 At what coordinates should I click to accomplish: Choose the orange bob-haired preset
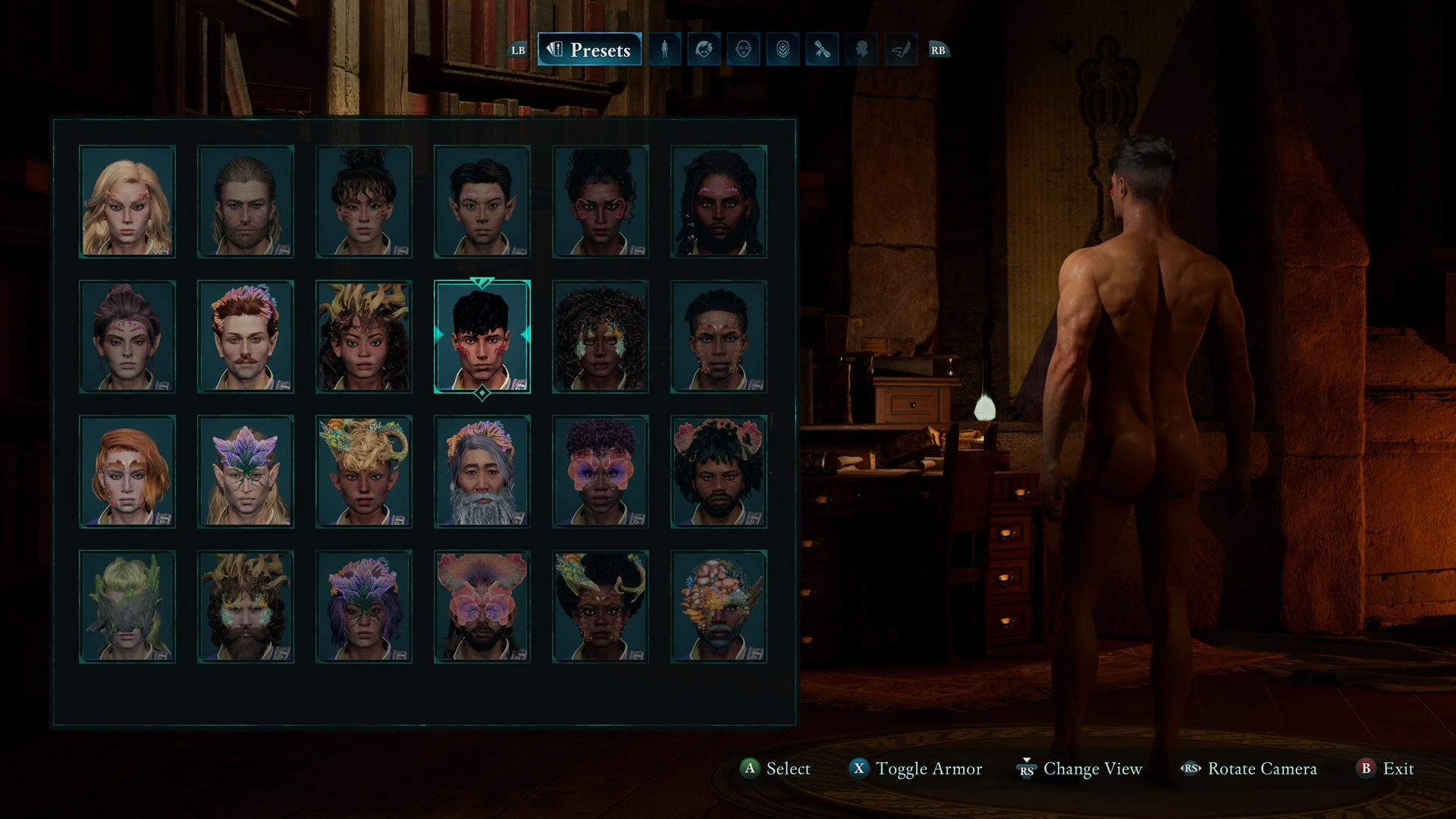pos(127,472)
